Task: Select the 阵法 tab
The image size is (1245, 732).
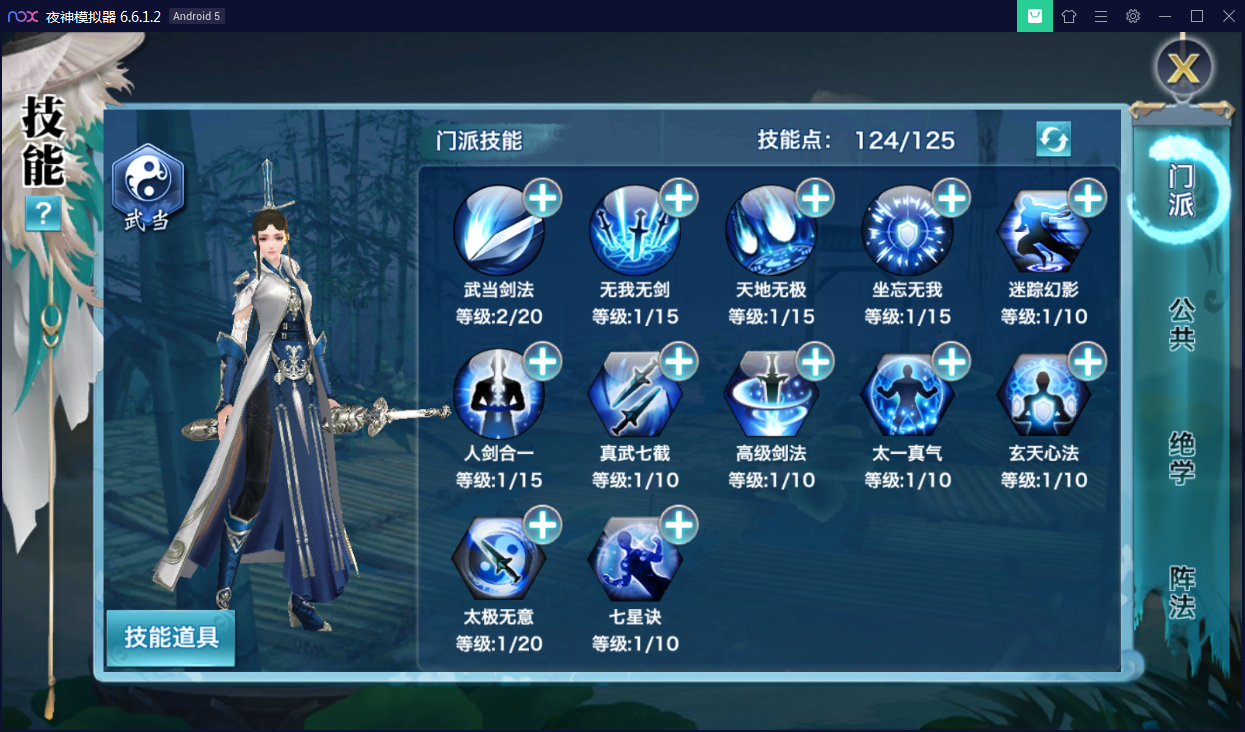Action: pyautogui.click(x=1182, y=592)
